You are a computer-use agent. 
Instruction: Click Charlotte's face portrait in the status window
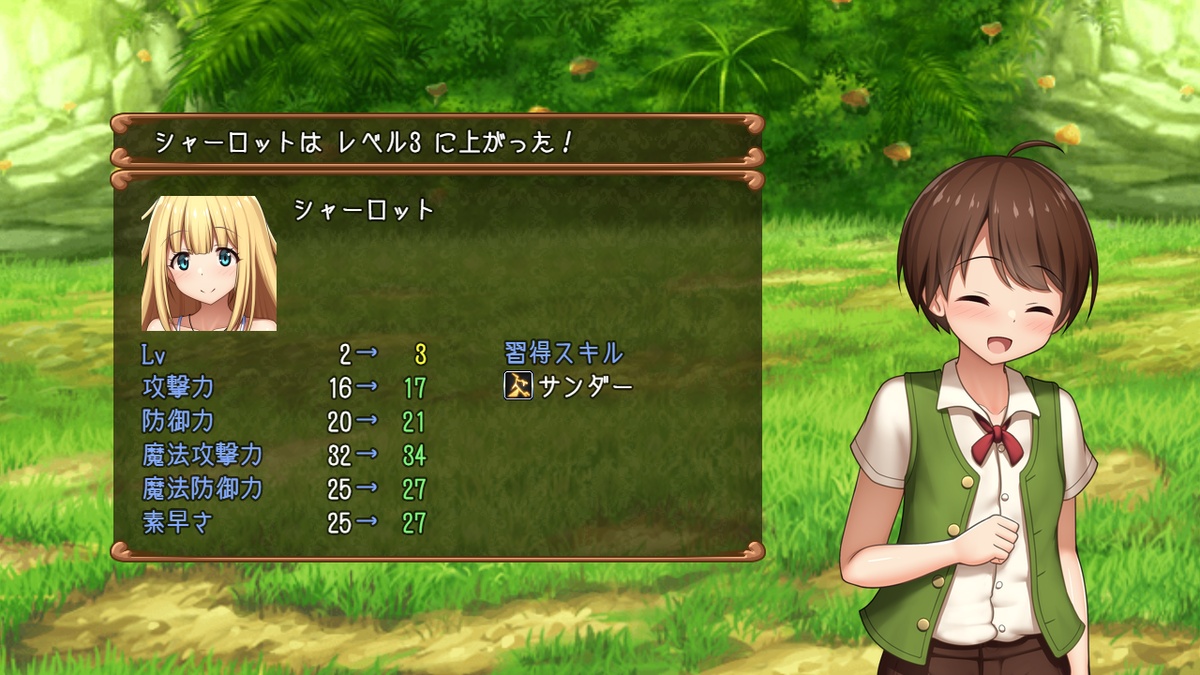tap(209, 263)
